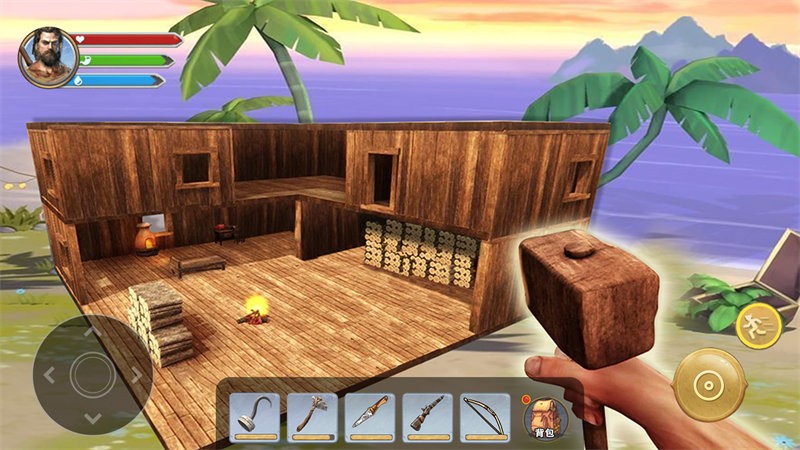Tap the round attack action button
The image size is (800, 450).
click(x=708, y=385)
